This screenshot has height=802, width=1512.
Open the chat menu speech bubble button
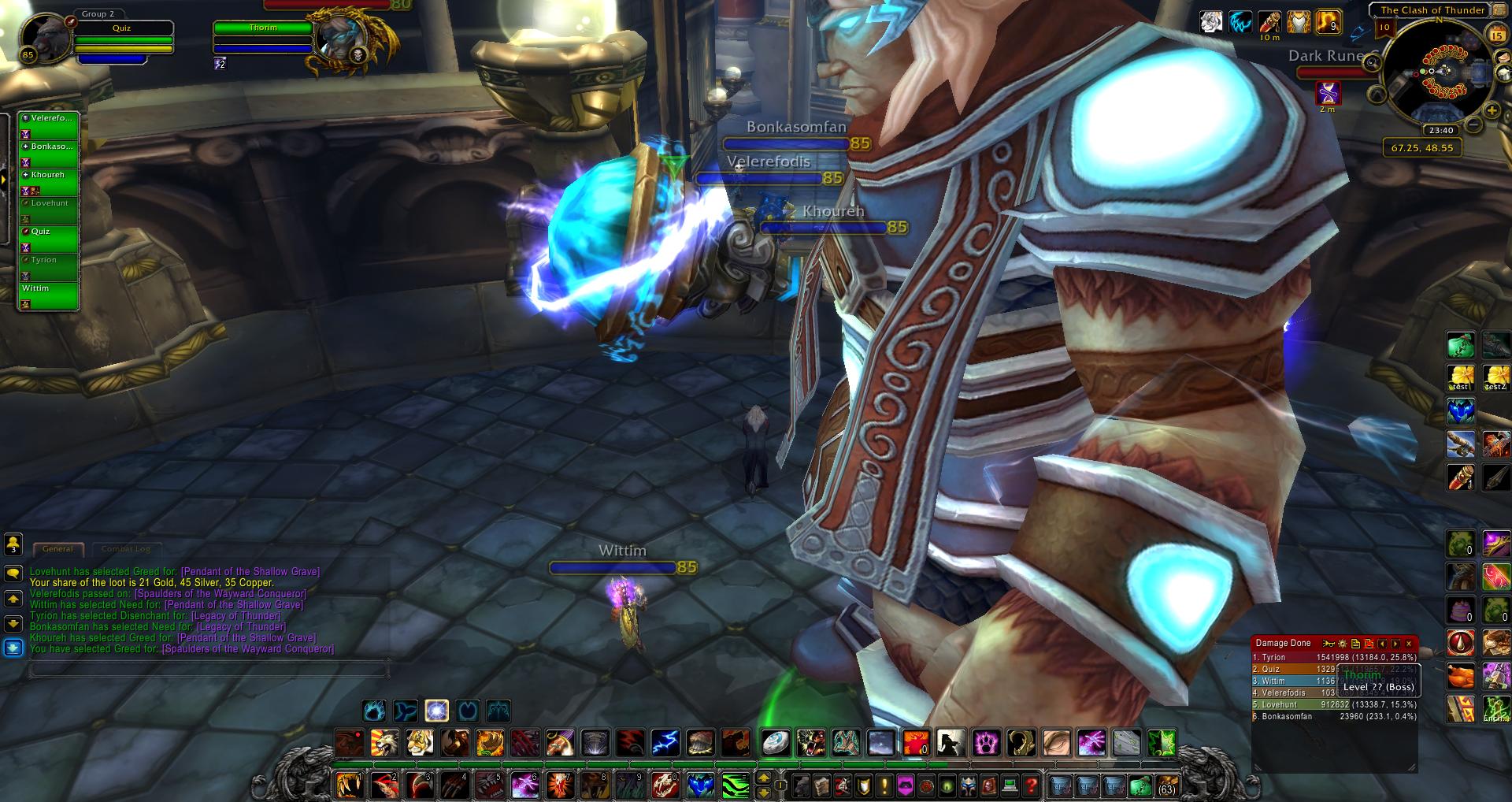pos(13,574)
